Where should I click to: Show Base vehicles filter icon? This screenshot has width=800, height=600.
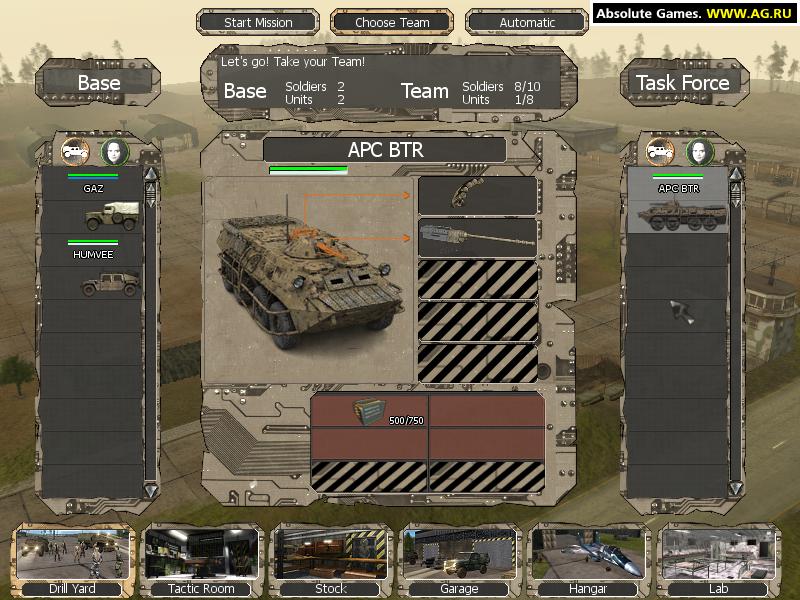pyautogui.click(x=75, y=151)
